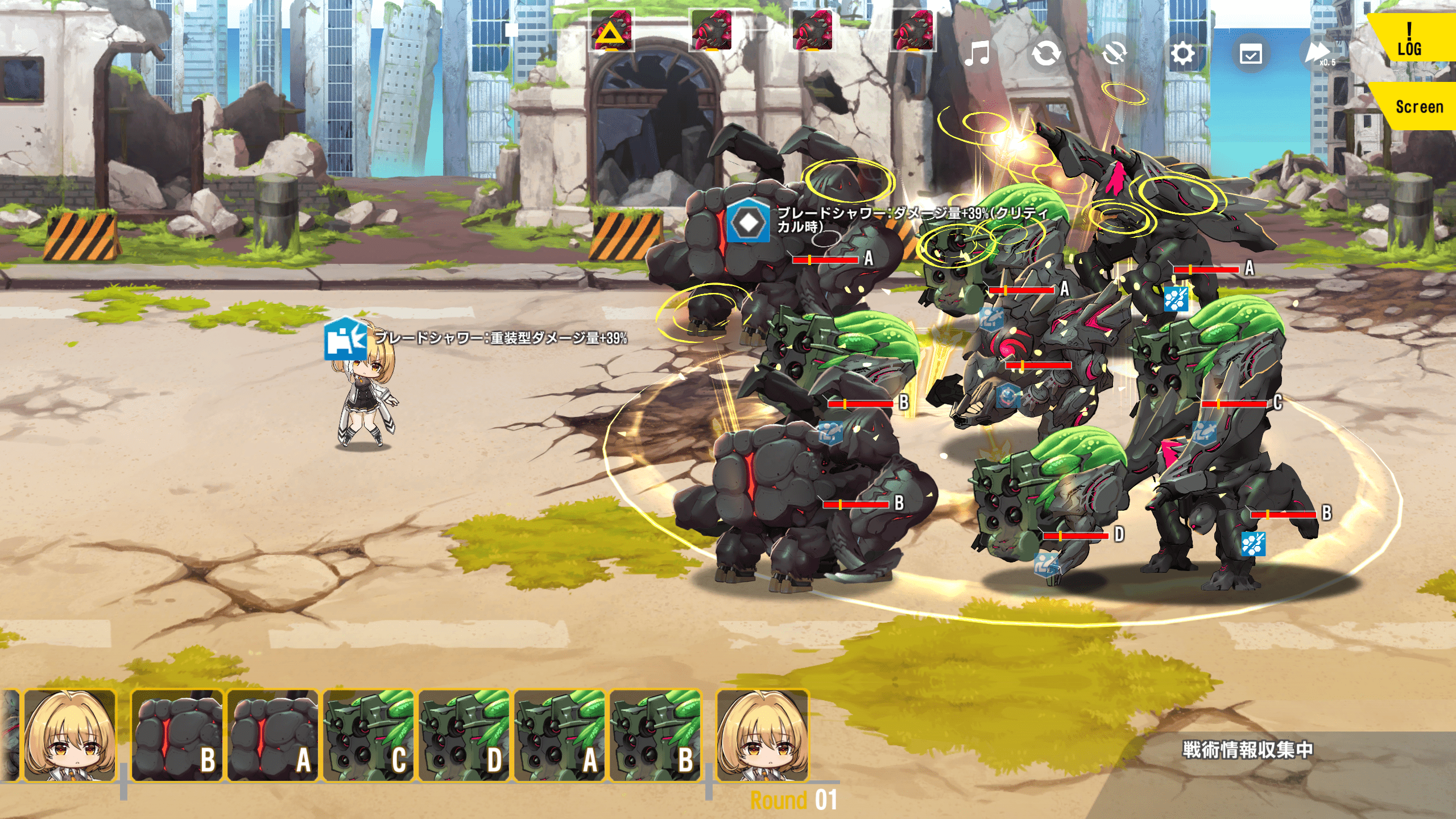Choose green launcher enemy C in the turn queue
The image size is (1456, 819).
[x=369, y=736]
